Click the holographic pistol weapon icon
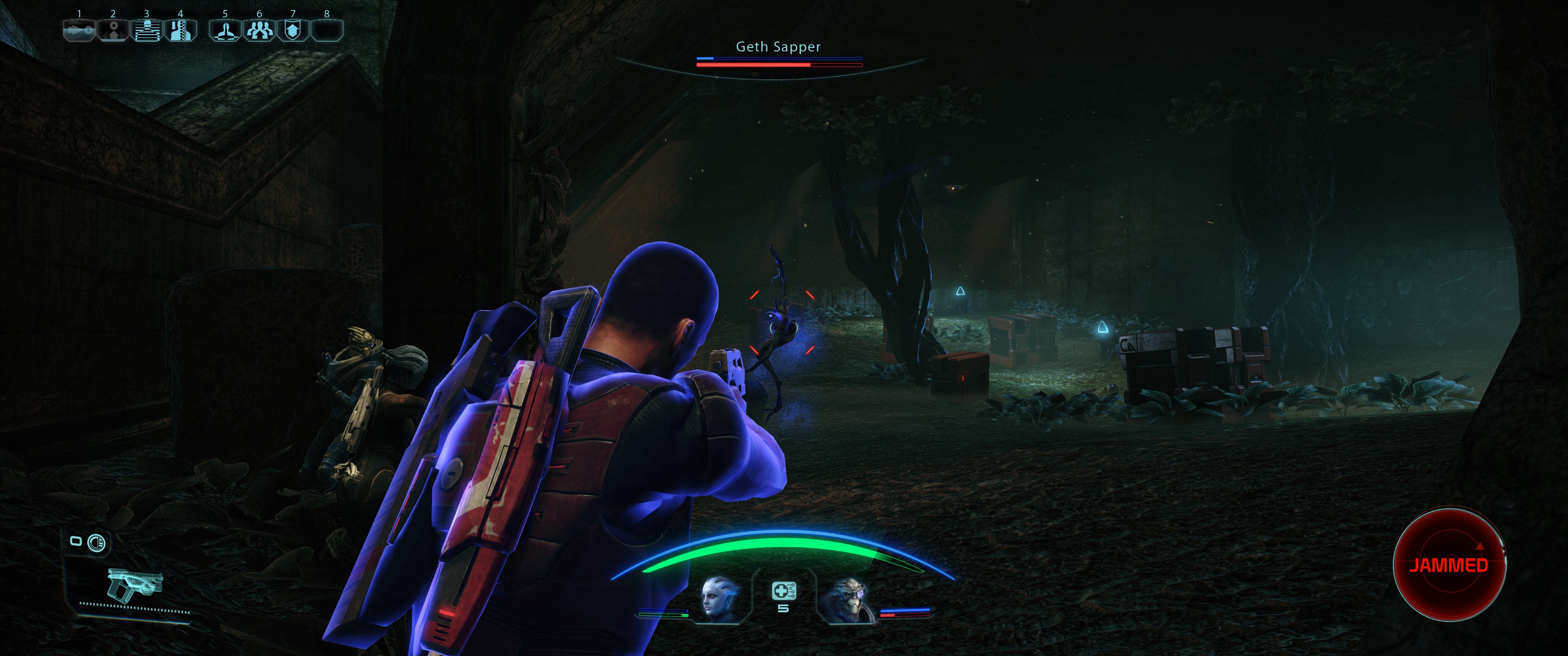This screenshot has width=1568, height=656. point(134,584)
